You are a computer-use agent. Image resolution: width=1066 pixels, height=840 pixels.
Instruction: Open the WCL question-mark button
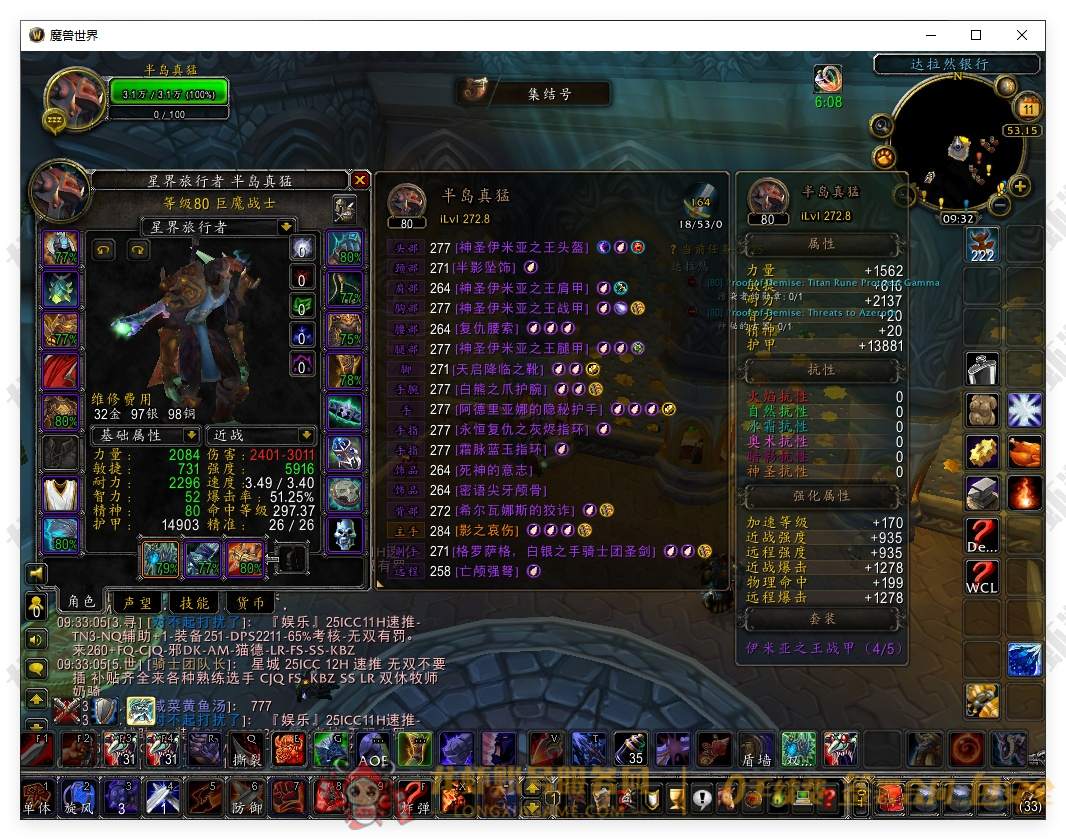pyautogui.click(x=981, y=577)
